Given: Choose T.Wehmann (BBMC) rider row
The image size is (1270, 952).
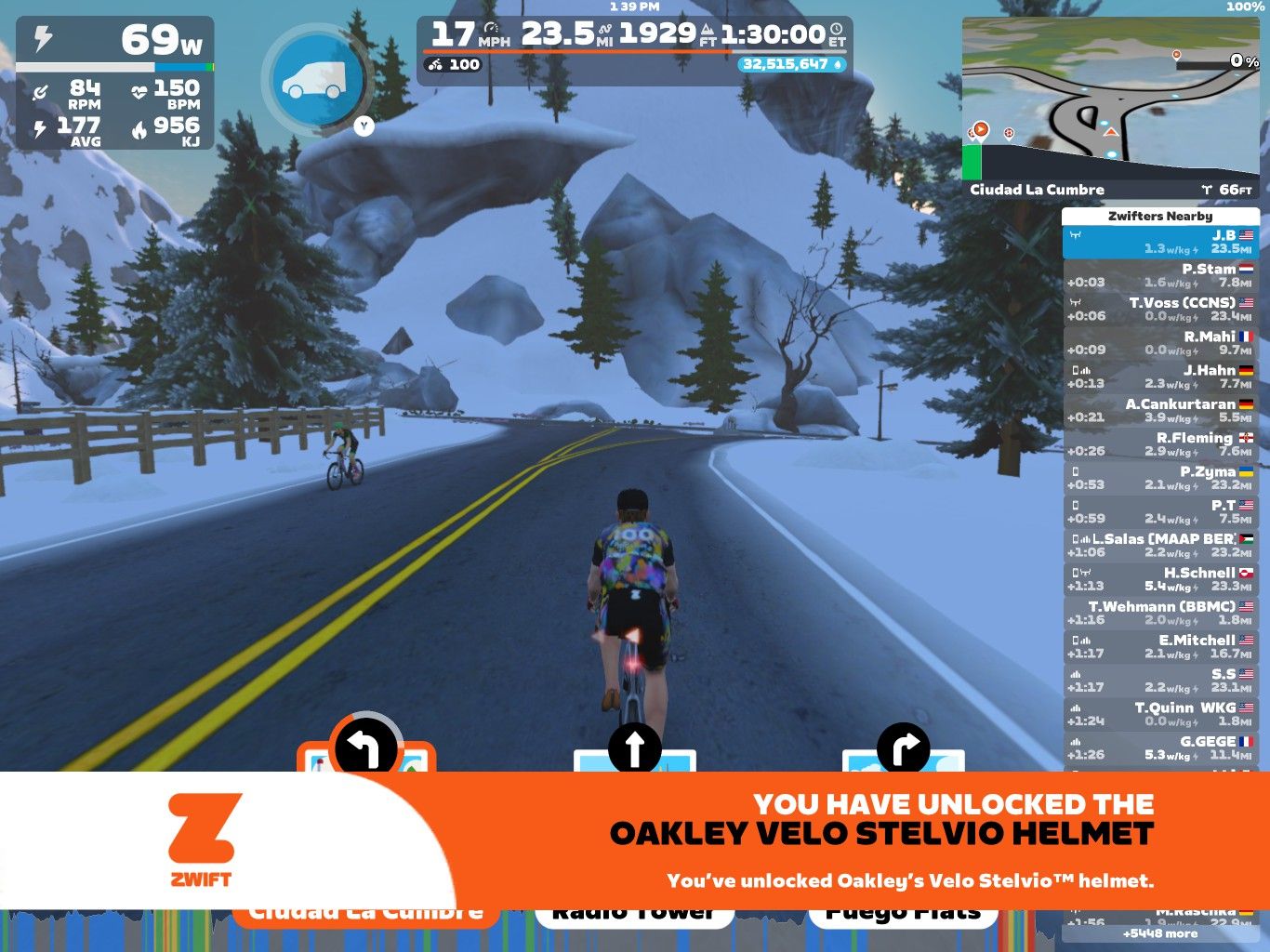Looking at the screenshot, I should [x=1159, y=613].
